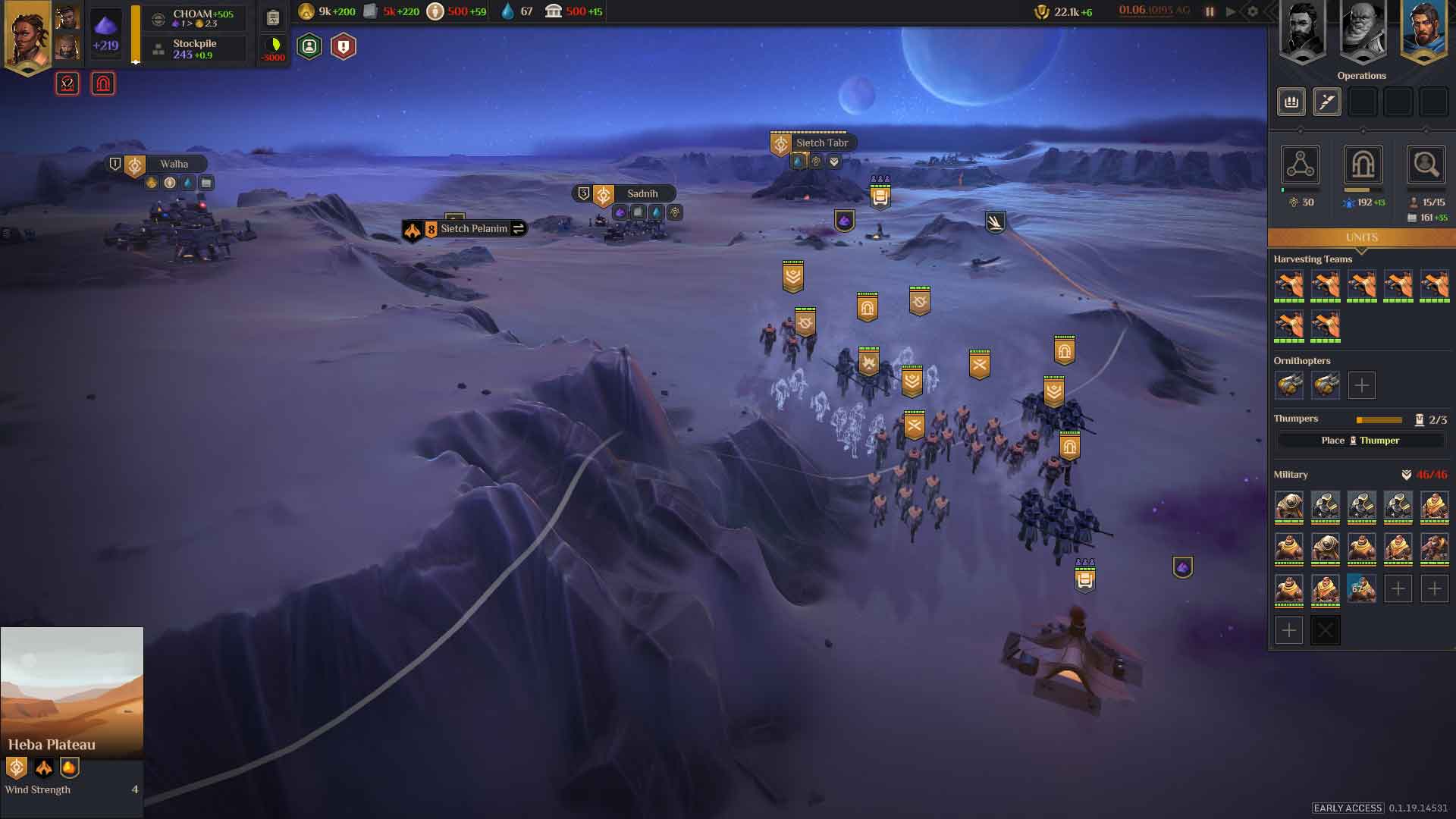1456x819 pixels.
Task: Open the CHOAM spice exchange panel
Action: 196,18
